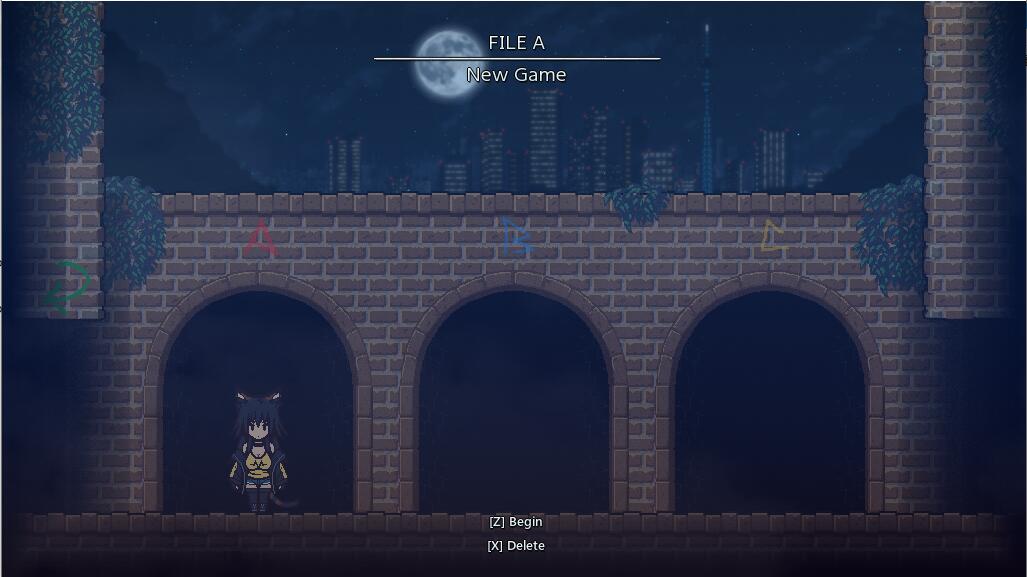Pick the yellow letter C save file

(x=773, y=237)
